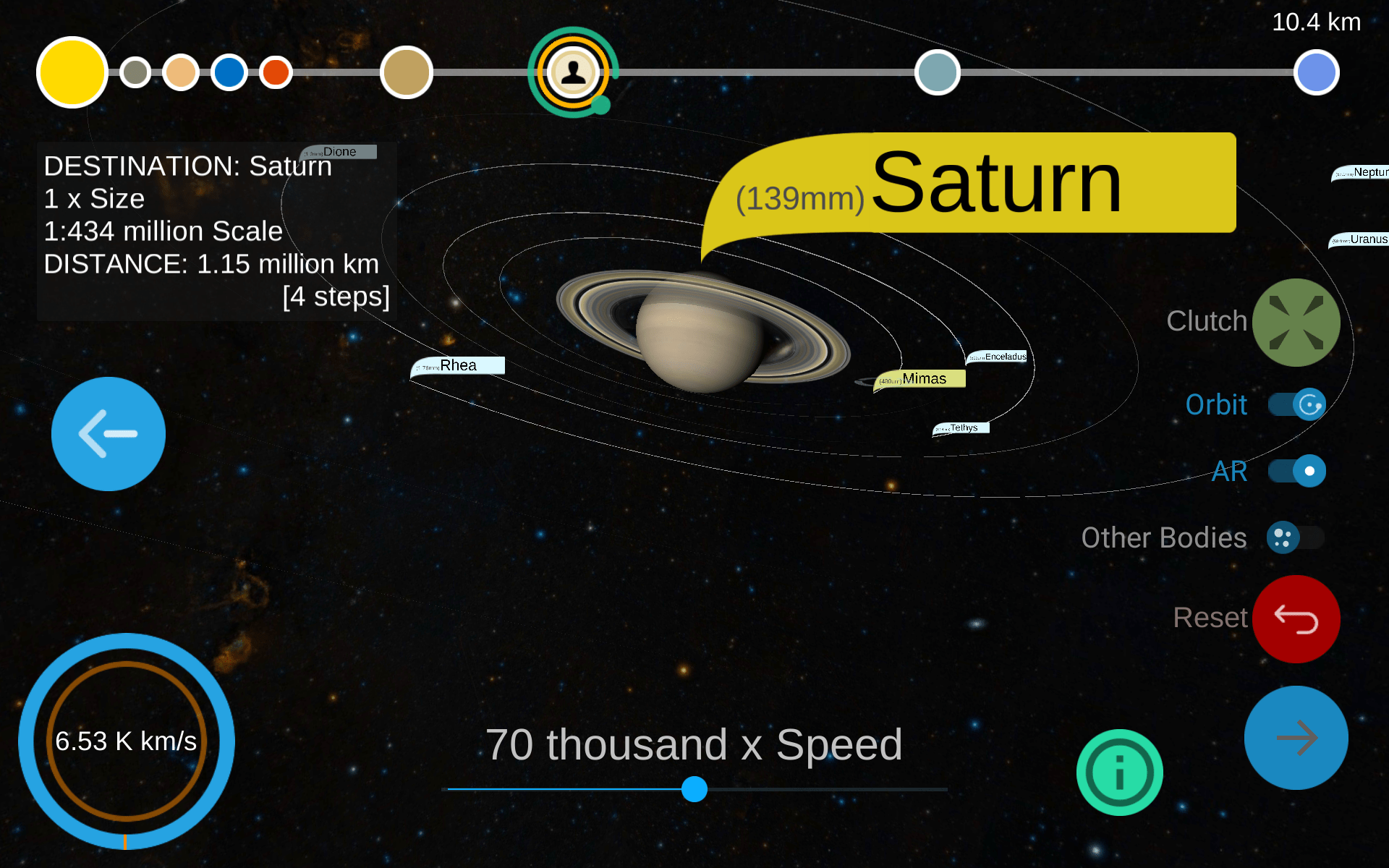Select Neptune at the far right of timeline
1389x868 pixels.
[1317, 72]
